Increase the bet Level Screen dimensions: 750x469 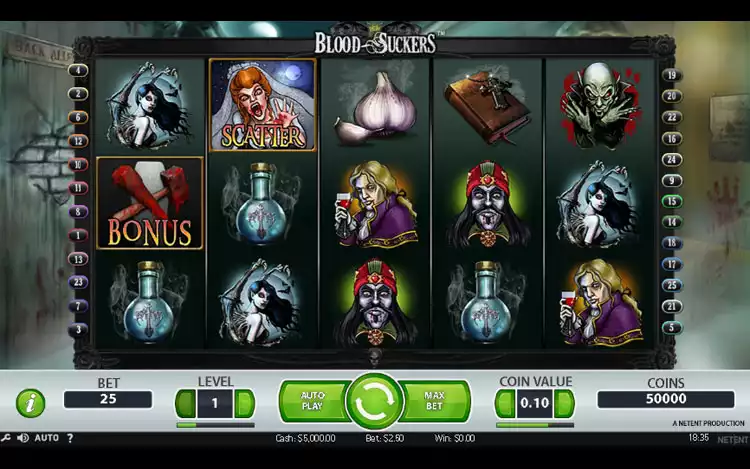click(245, 403)
